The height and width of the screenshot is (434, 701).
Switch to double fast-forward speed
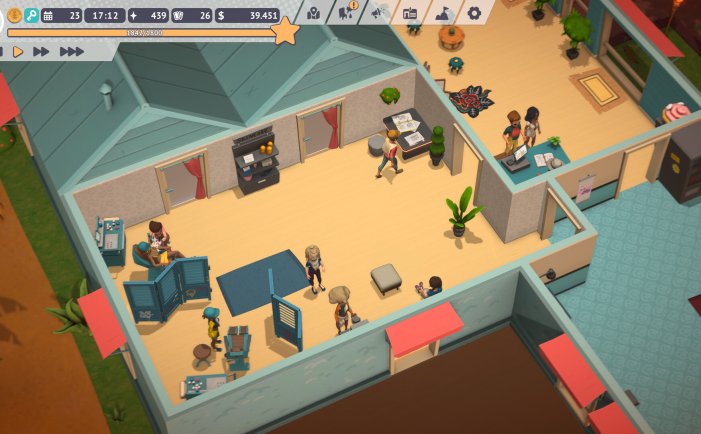41,51
